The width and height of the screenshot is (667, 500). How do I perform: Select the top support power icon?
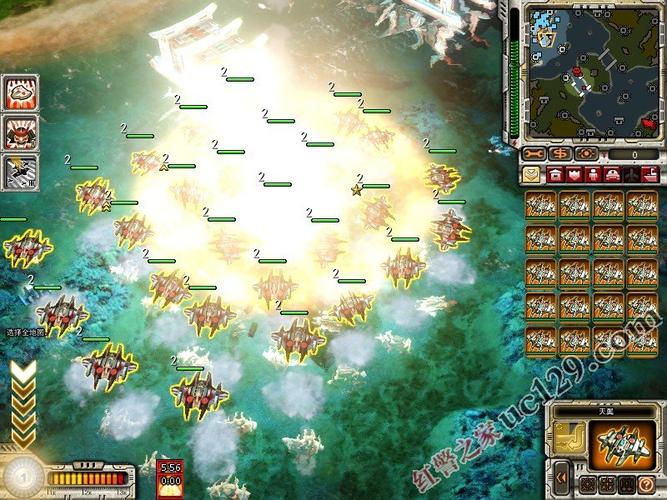(20, 93)
